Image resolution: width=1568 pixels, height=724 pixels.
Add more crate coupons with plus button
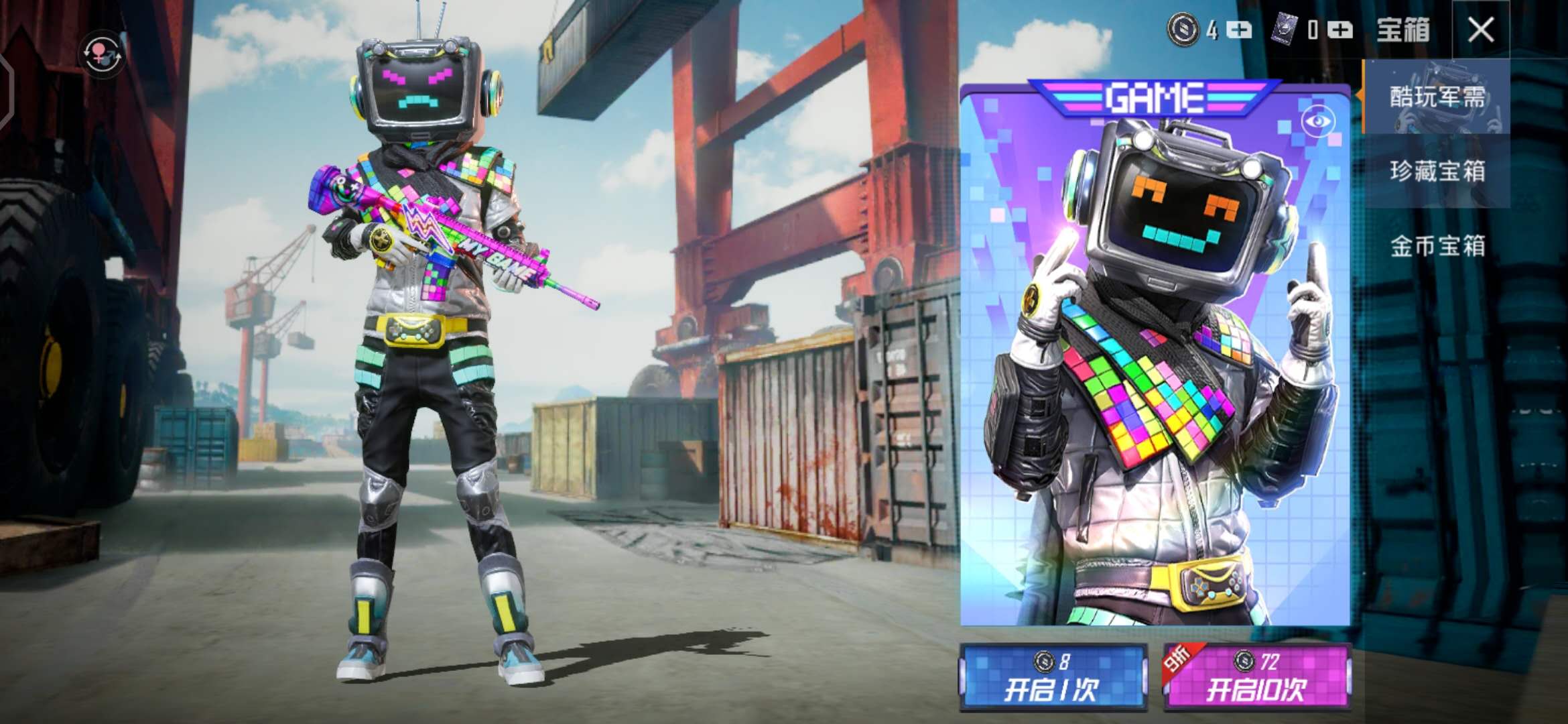pyautogui.click(x=1341, y=30)
